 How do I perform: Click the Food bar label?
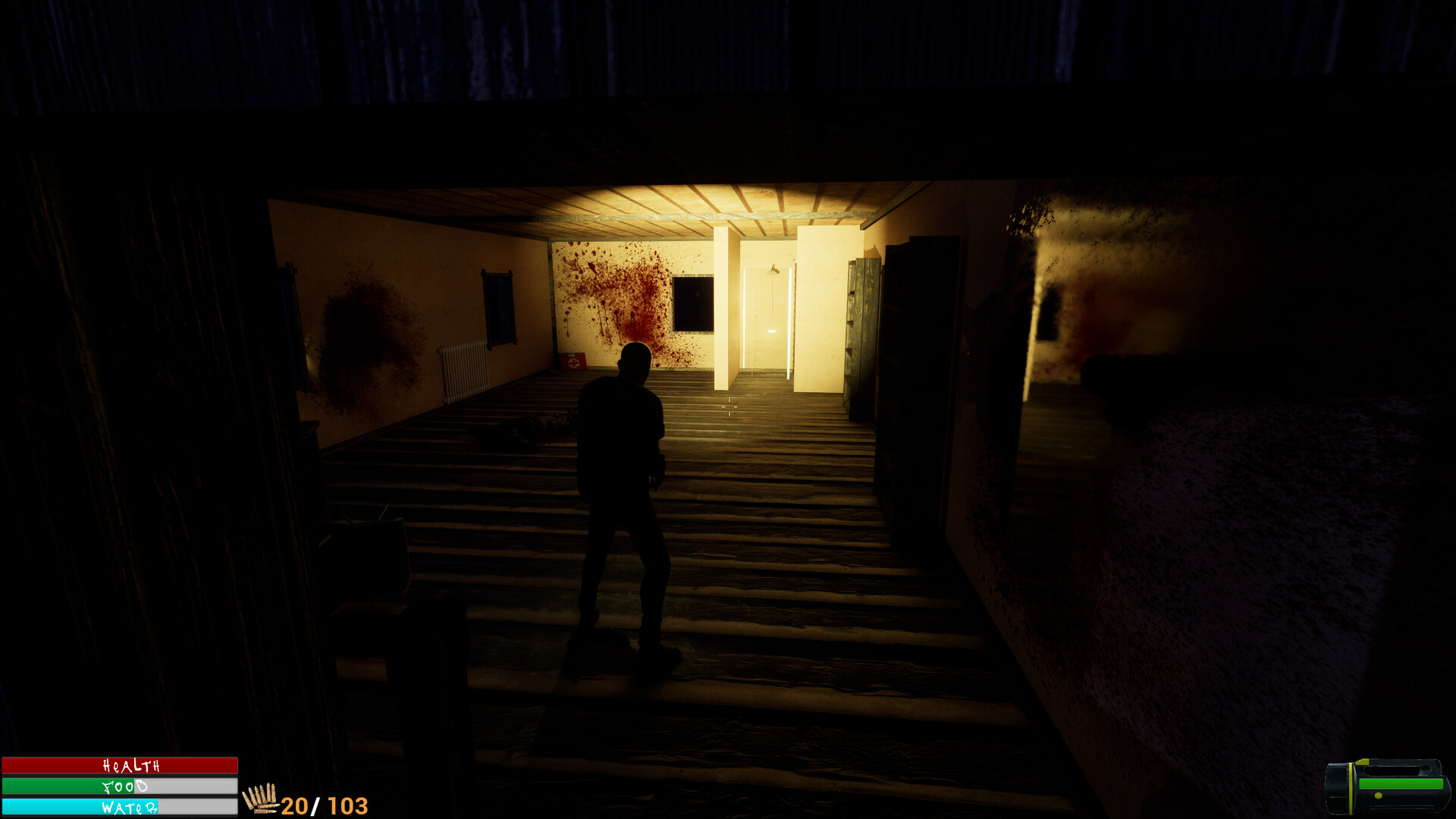[x=125, y=787]
